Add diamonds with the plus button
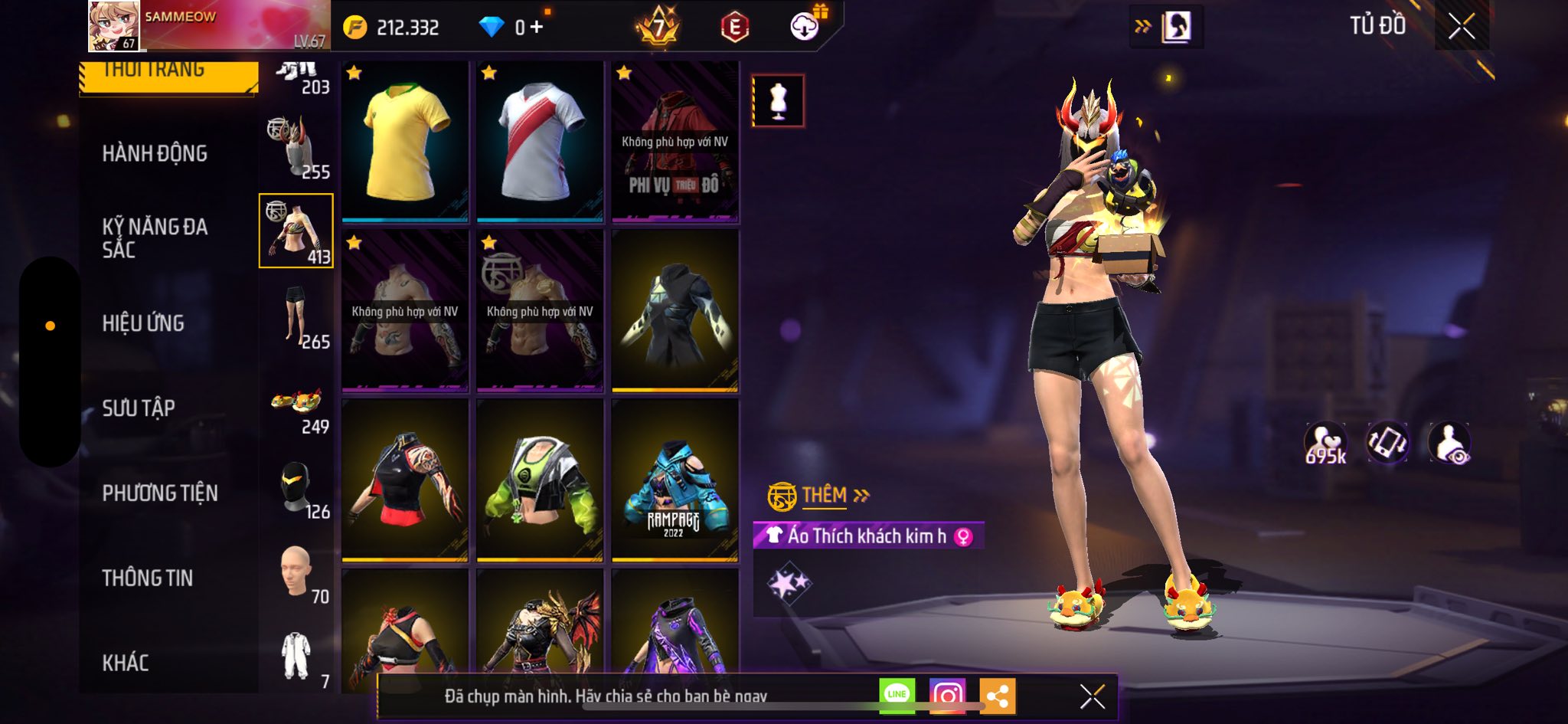 pos(537,28)
